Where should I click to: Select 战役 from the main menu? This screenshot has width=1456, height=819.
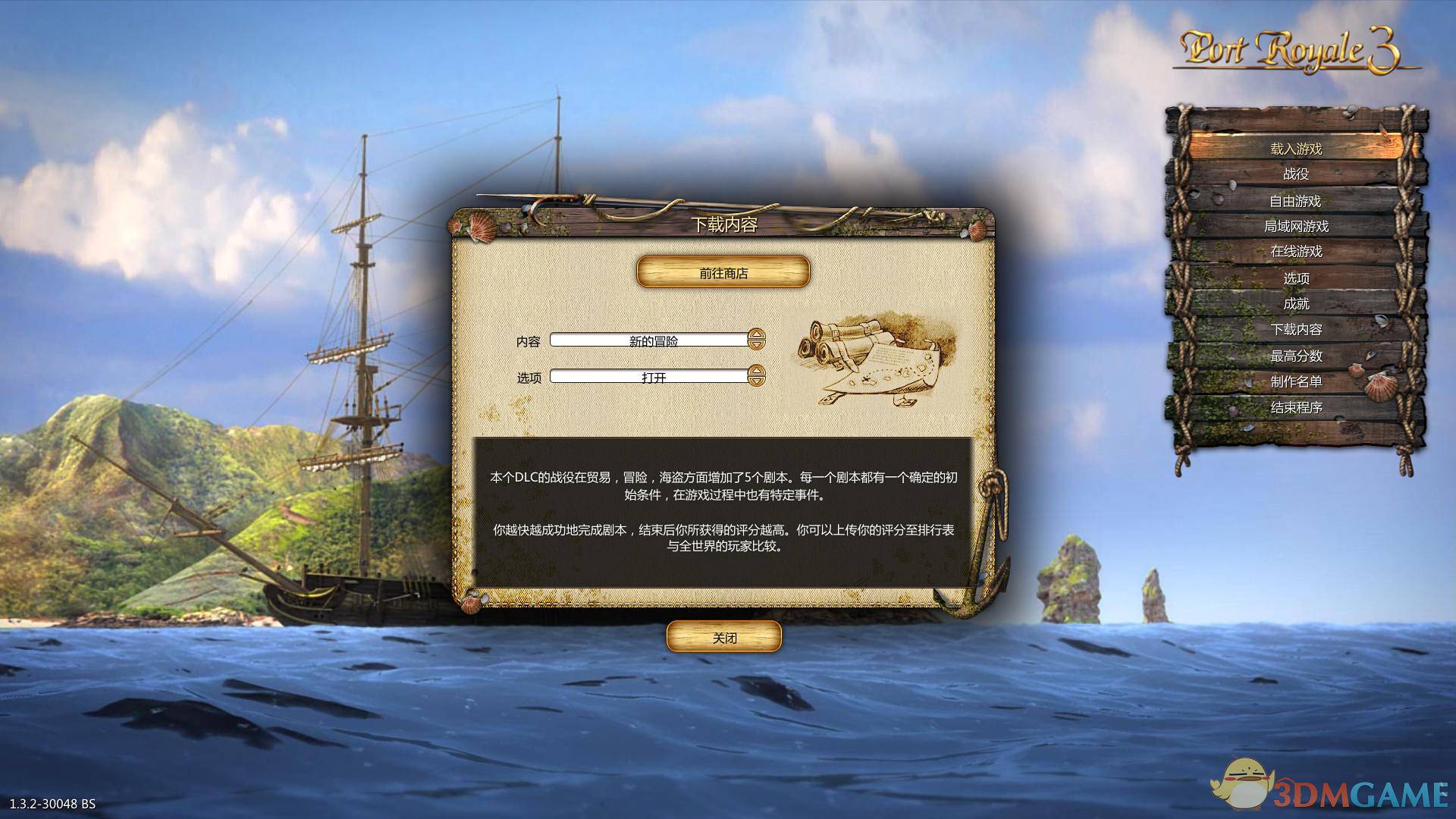coord(1294,174)
